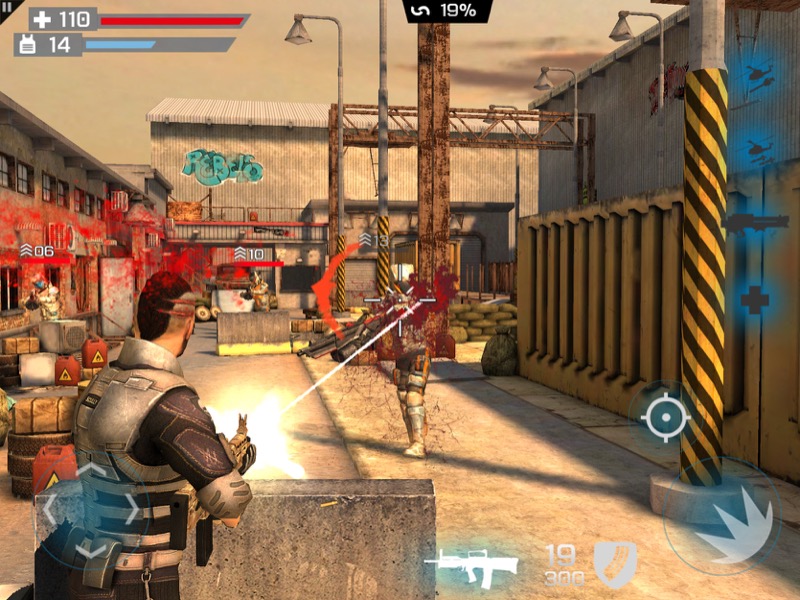
Task: Tap the right arrow on the movement pad
Action: click(131, 508)
